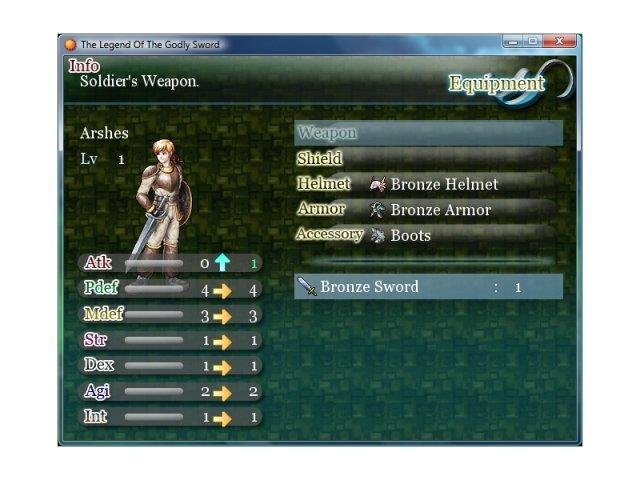Image resolution: width=640 pixels, height=480 pixels.
Task: Select the Weapon equipment slot
Action: pyautogui.click(x=428, y=133)
